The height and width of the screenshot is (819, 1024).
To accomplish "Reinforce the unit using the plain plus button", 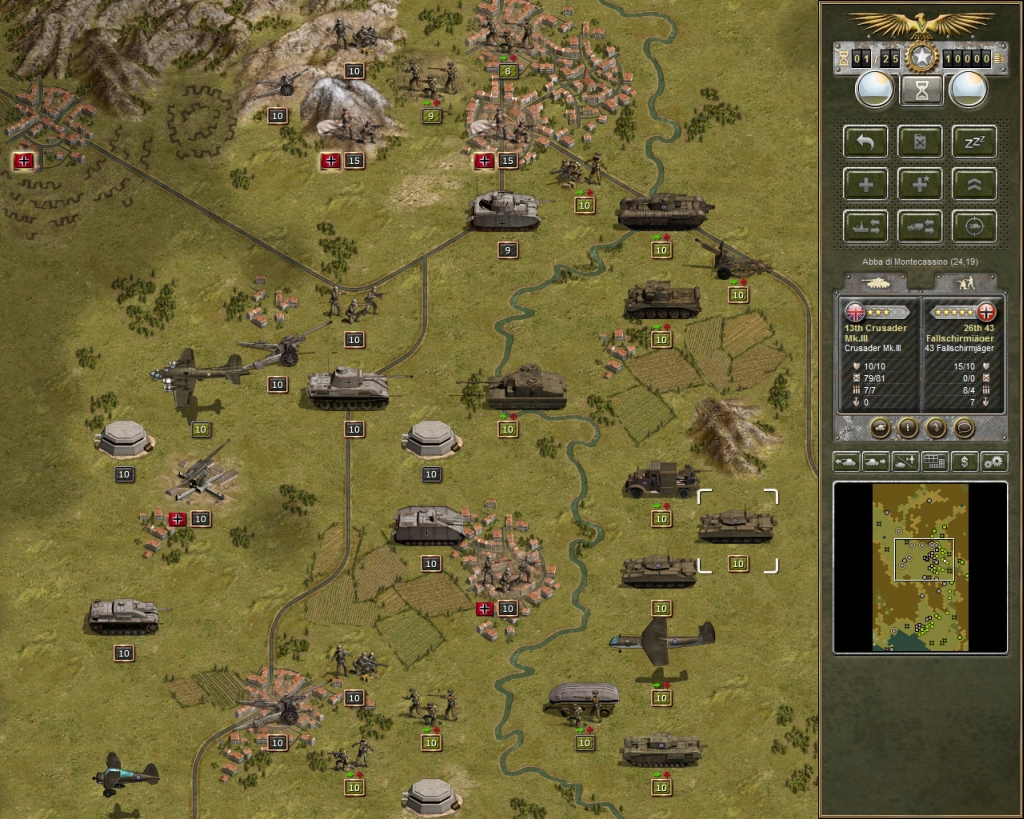I will point(865,184).
